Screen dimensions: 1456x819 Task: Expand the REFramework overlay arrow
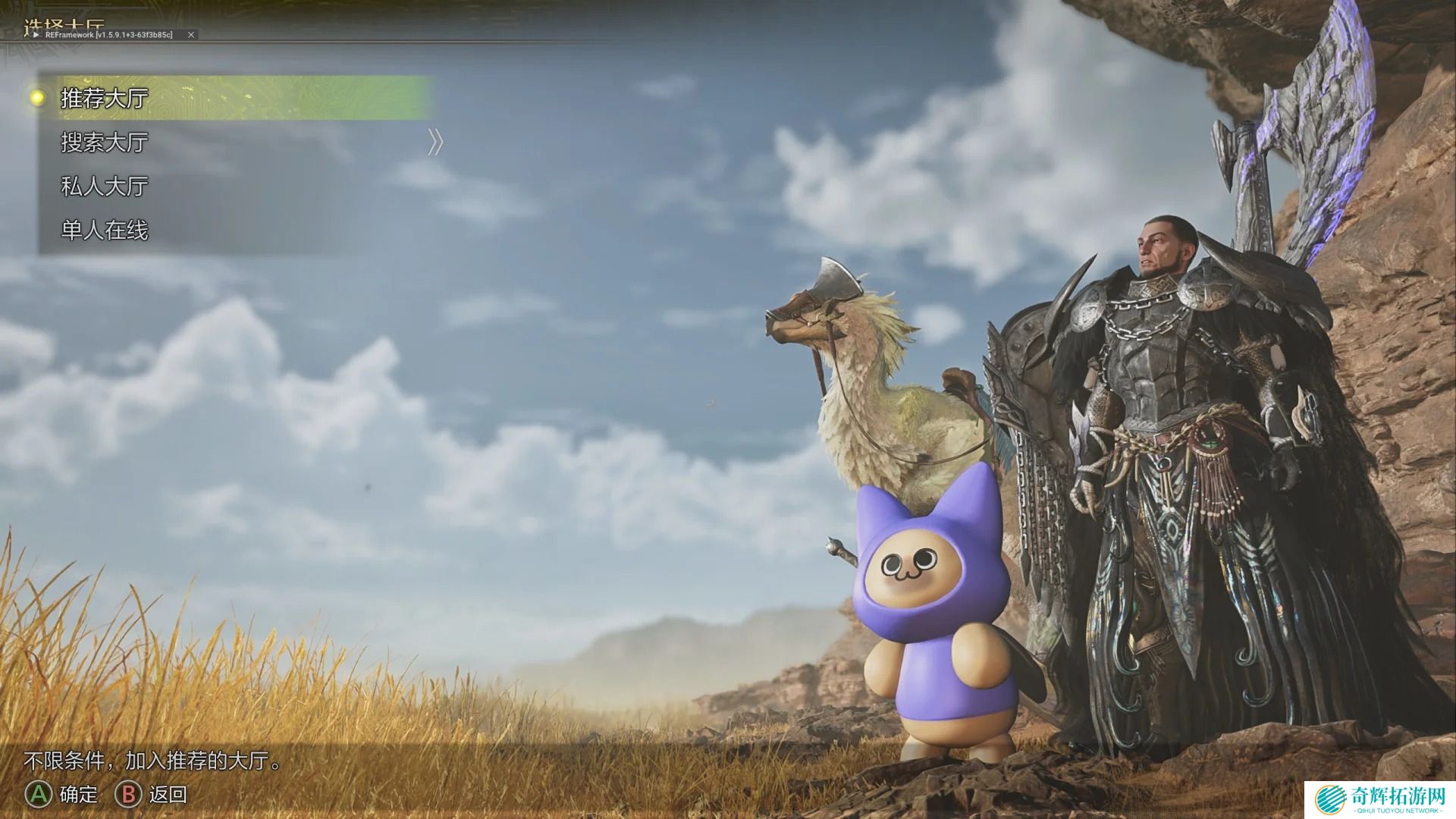(36, 35)
